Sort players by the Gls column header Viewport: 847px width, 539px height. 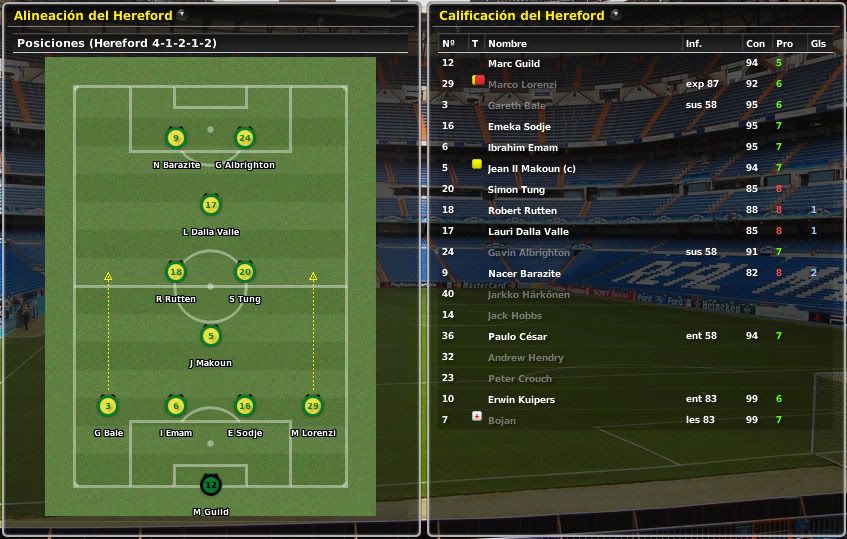tap(818, 44)
